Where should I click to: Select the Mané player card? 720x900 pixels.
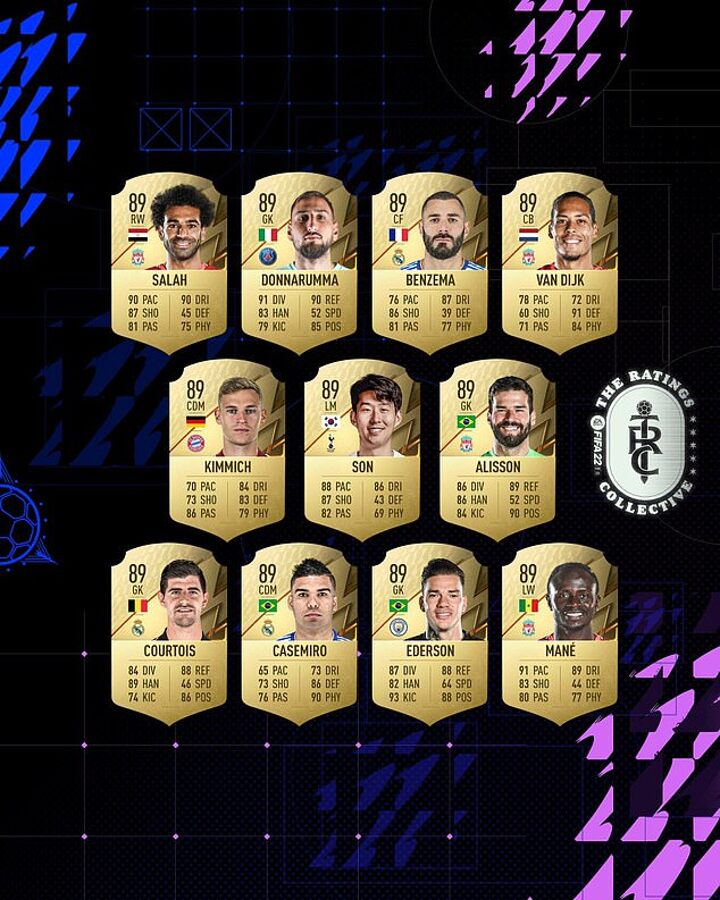(560, 633)
